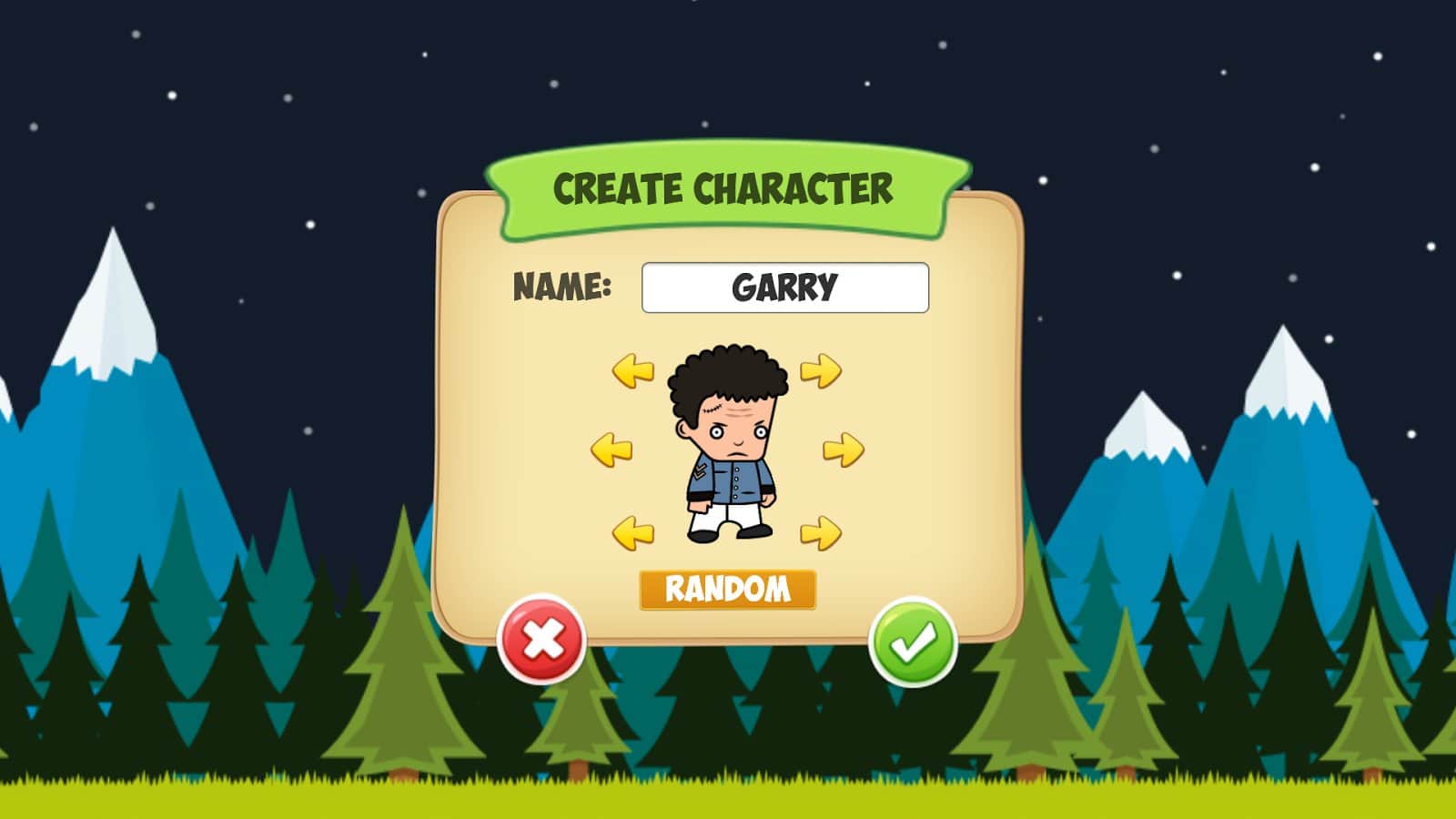This screenshot has width=1456, height=819.
Task: Randomize the character's appearance
Action: coord(727,591)
